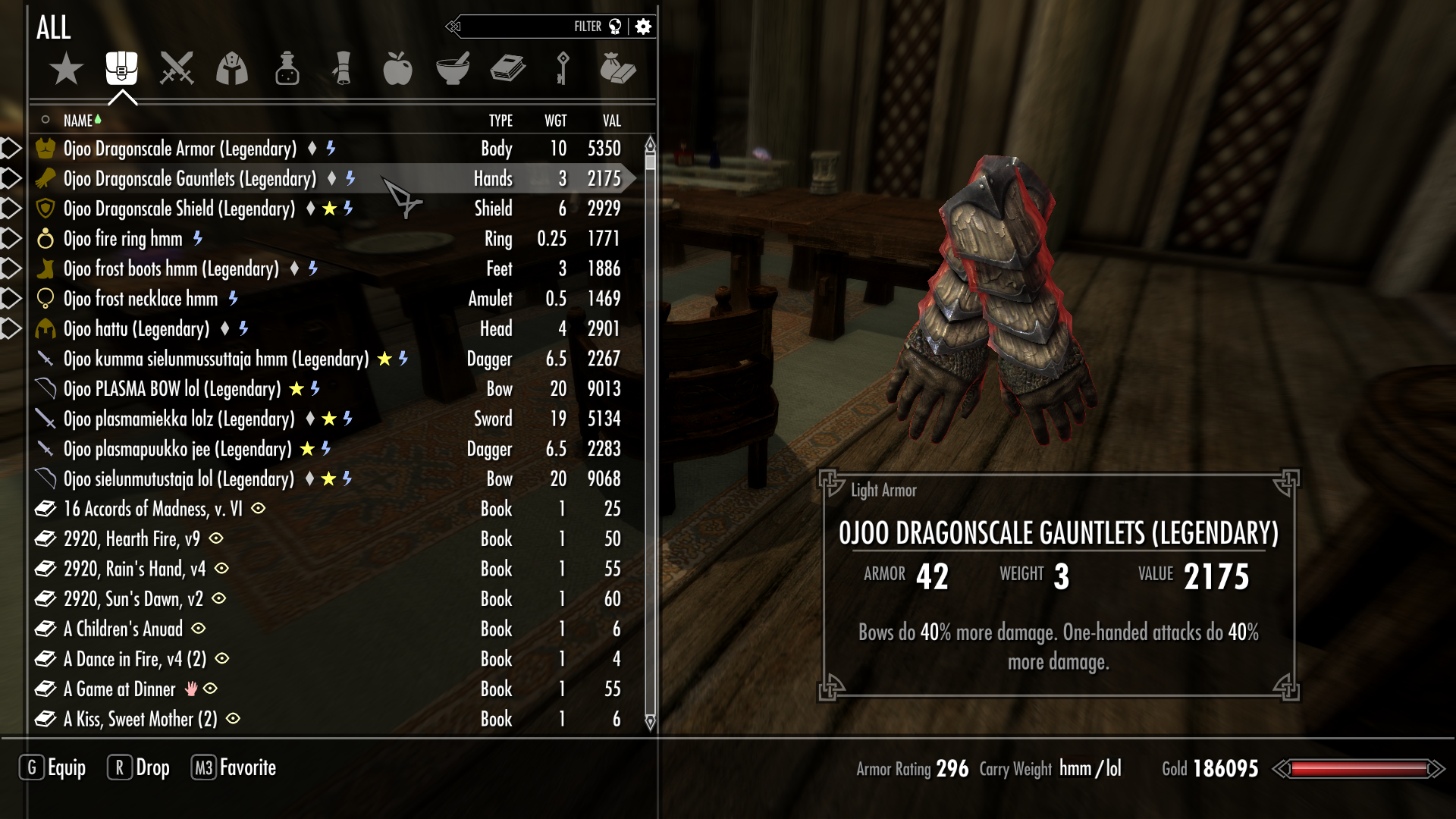The image size is (1456, 819).
Task: Switch to the Favorites star category
Action: [66, 69]
